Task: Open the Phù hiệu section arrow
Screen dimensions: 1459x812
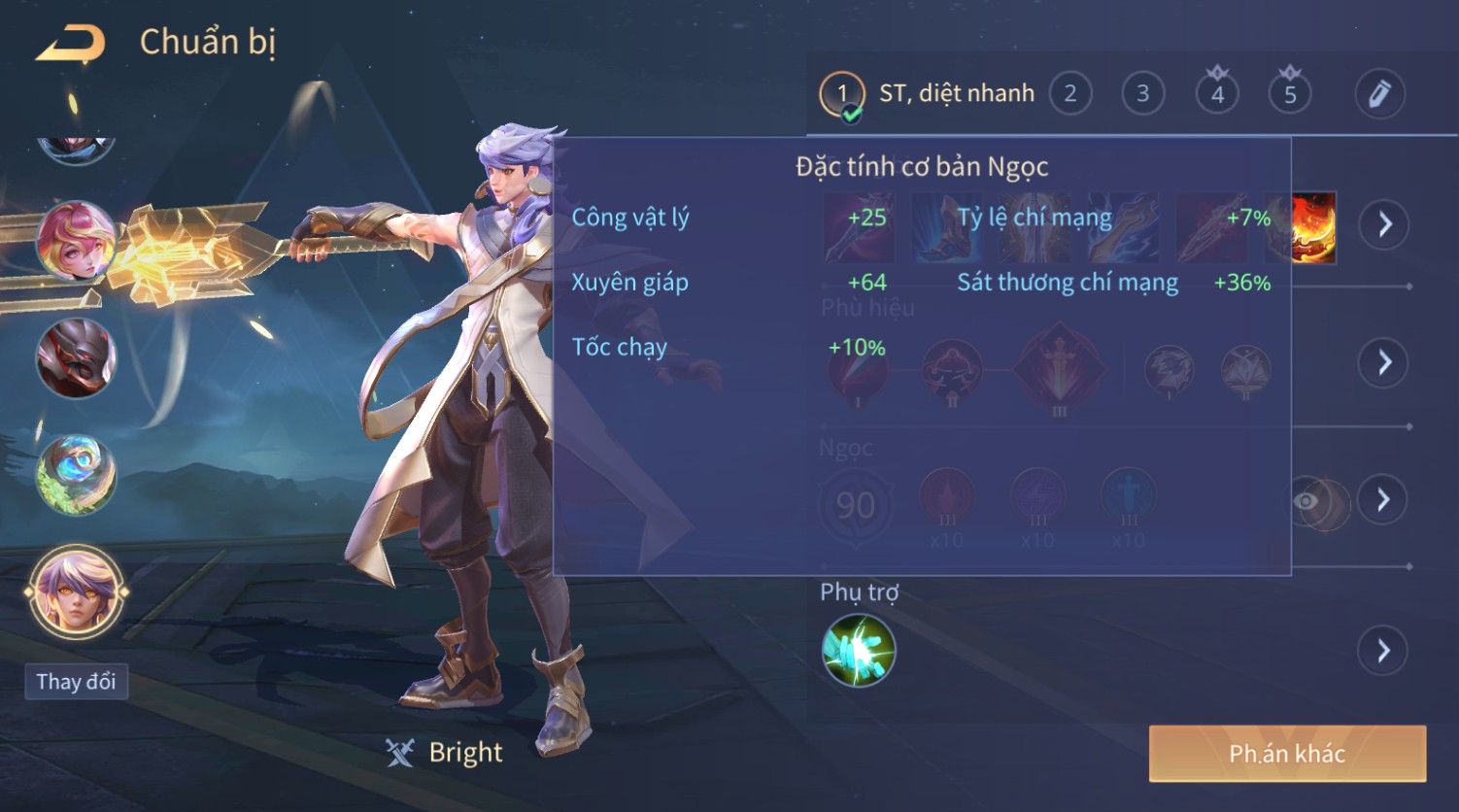Action: click(x=1384, y=362)
